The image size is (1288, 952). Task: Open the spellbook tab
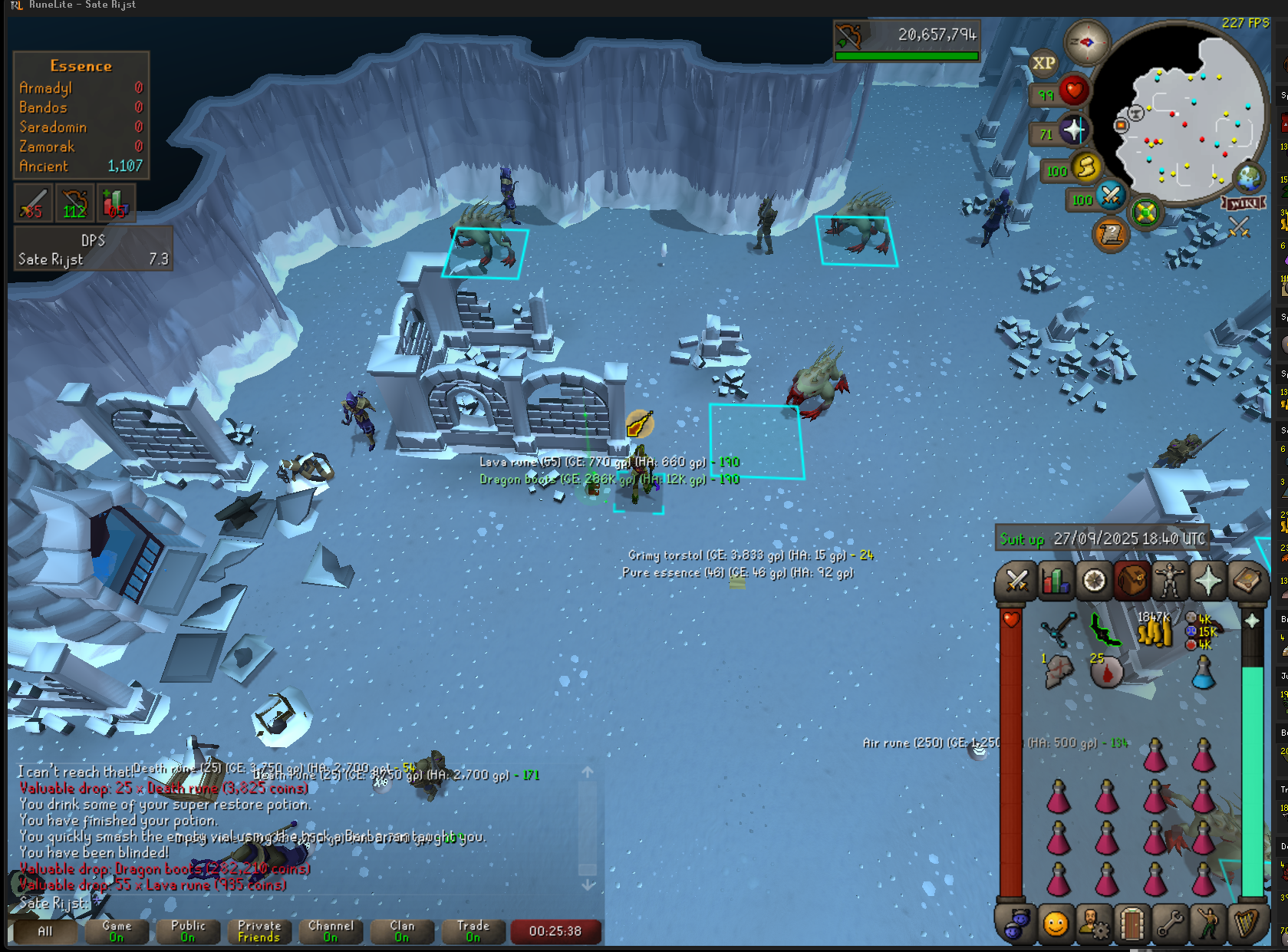[1247, 581]
